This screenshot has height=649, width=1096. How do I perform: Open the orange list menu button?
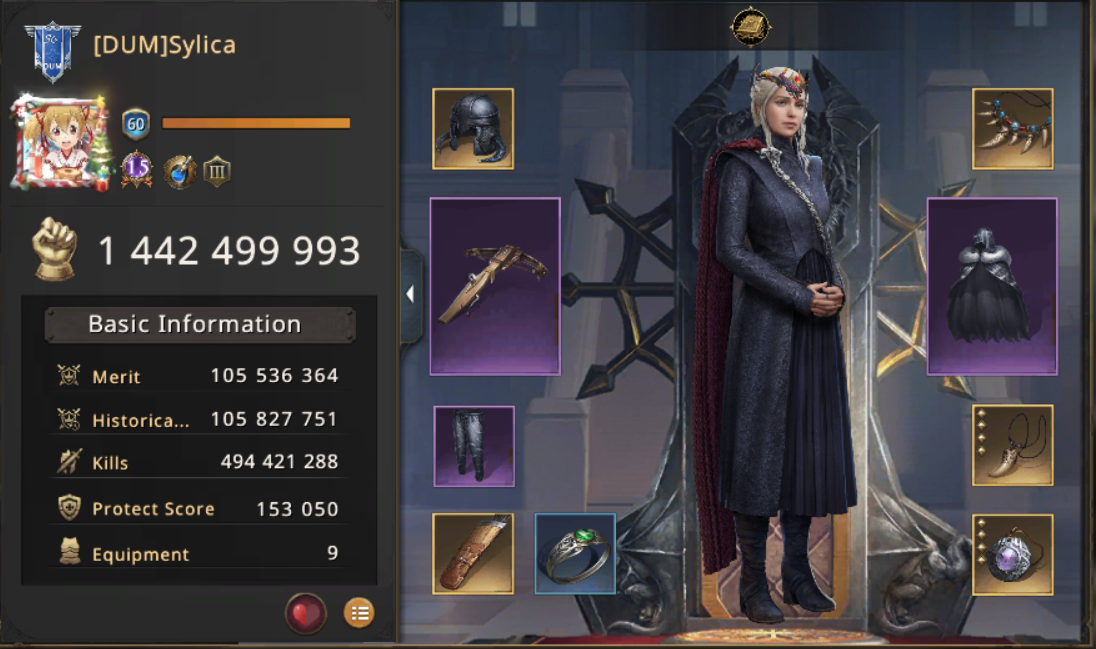point(359,613)
